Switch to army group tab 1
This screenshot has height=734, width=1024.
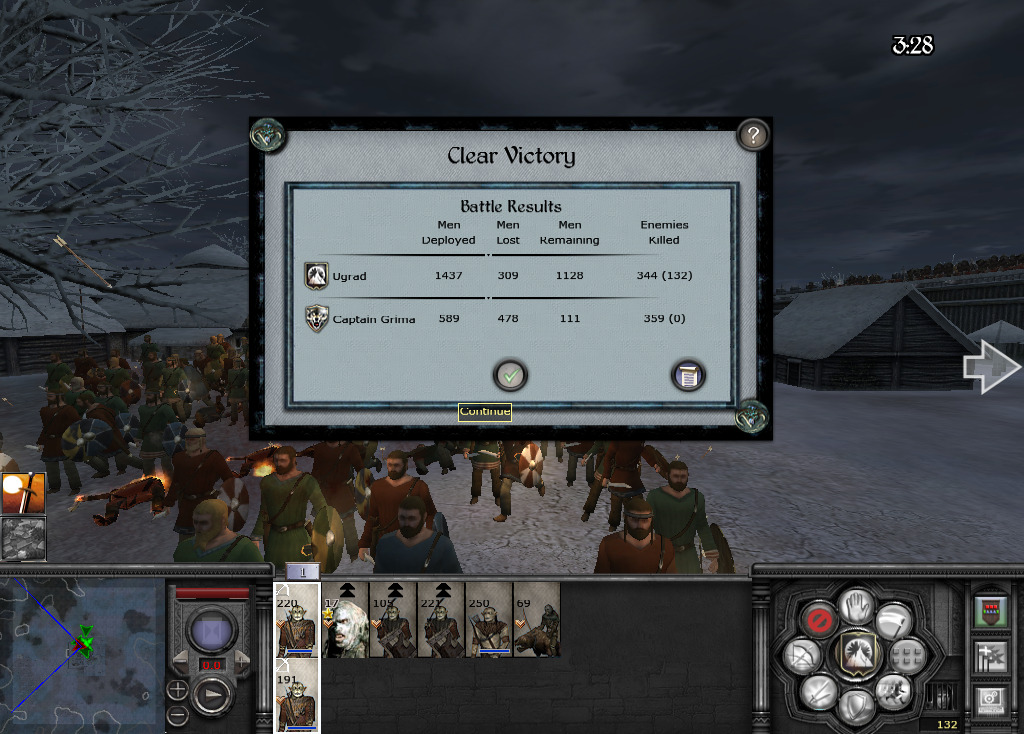pos(303,571)
